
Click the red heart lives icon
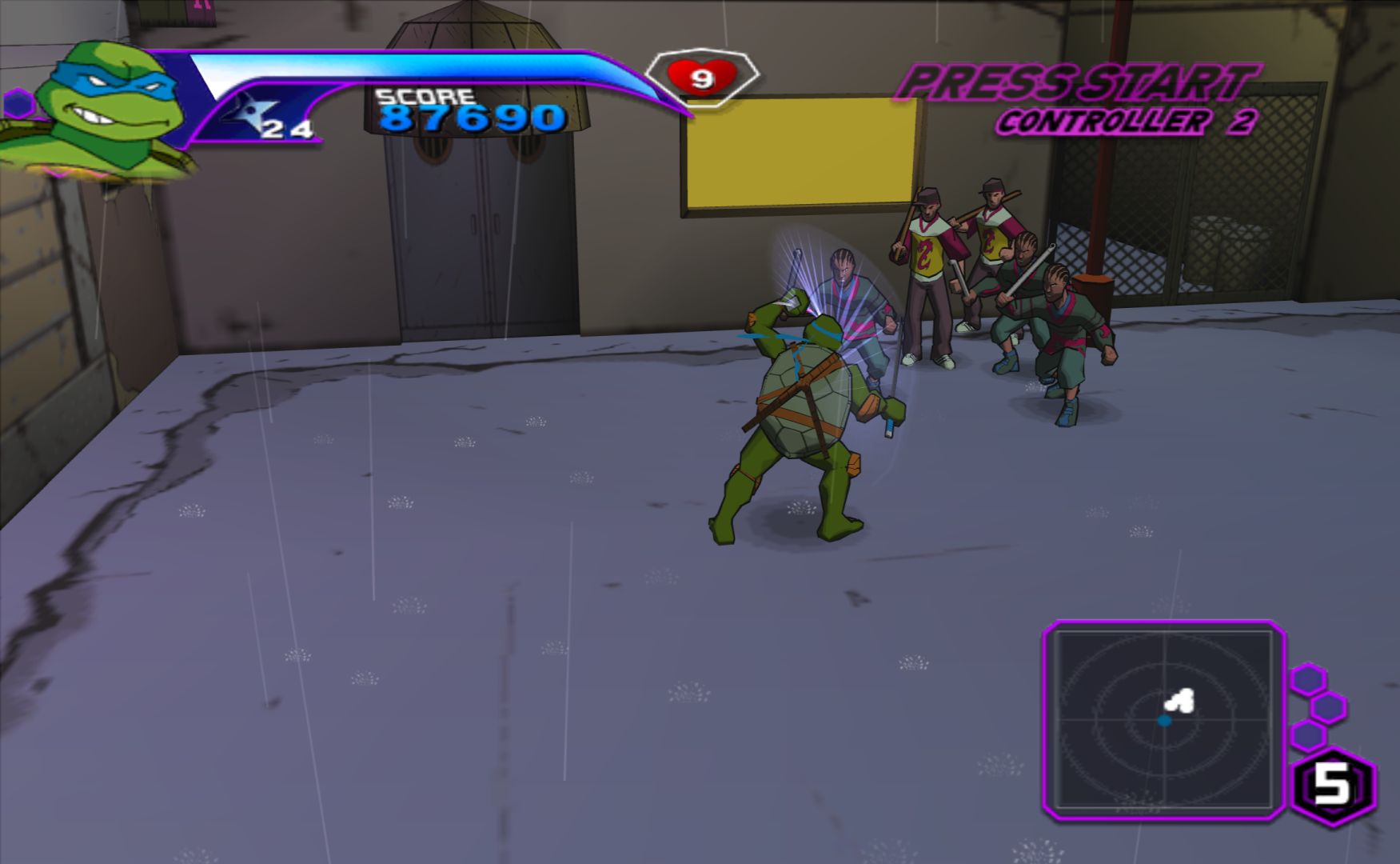click(x=701, y=78)
